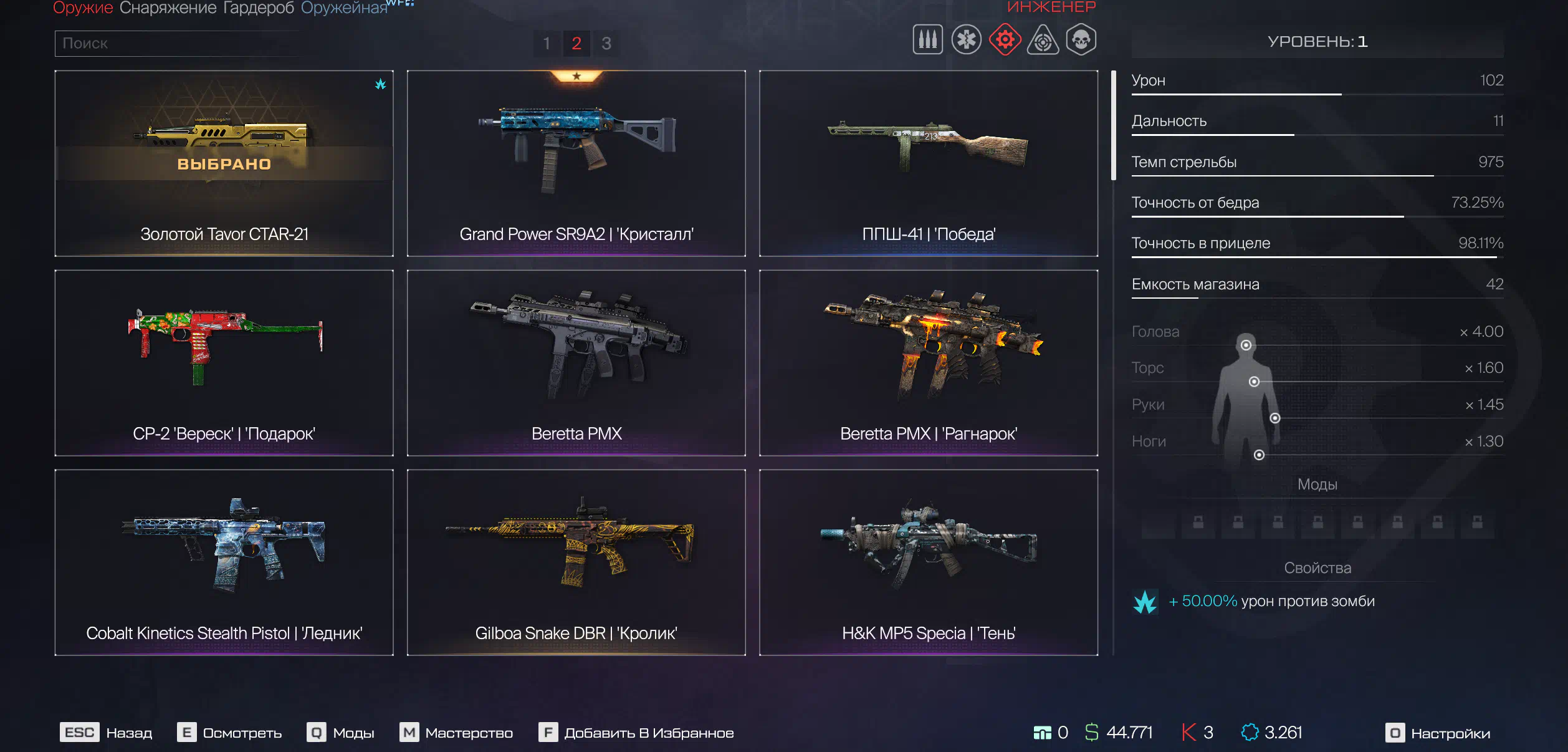Select the sniper class crosshair icon

point(1043,40)
